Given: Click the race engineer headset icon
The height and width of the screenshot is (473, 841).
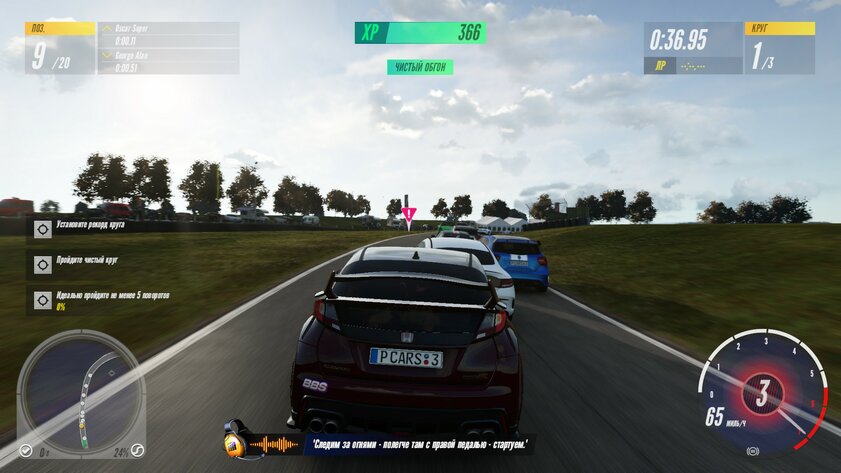Looking at the screenshot, I should (236, 442).
